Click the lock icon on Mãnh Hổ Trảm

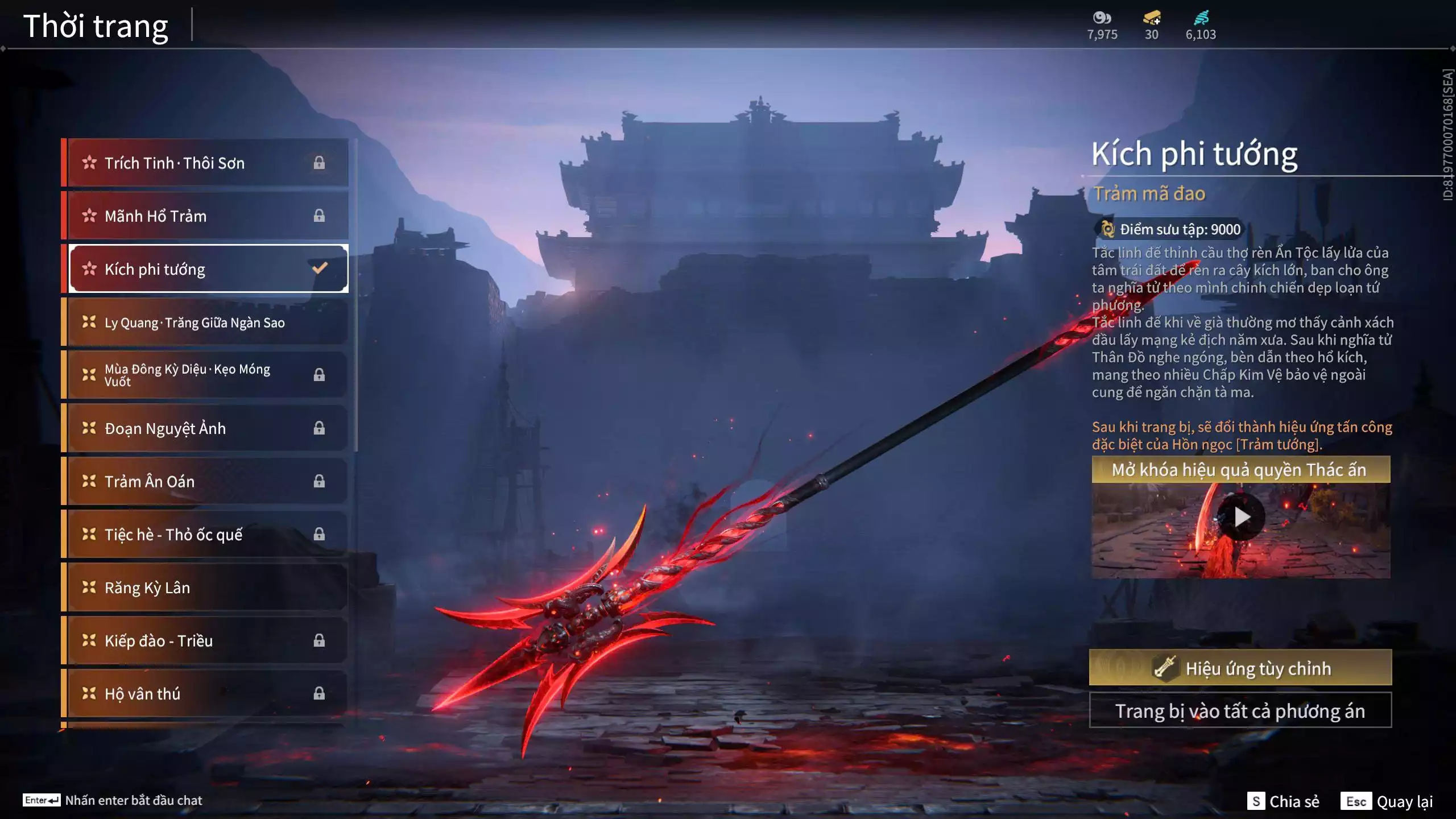click(319, 216)
